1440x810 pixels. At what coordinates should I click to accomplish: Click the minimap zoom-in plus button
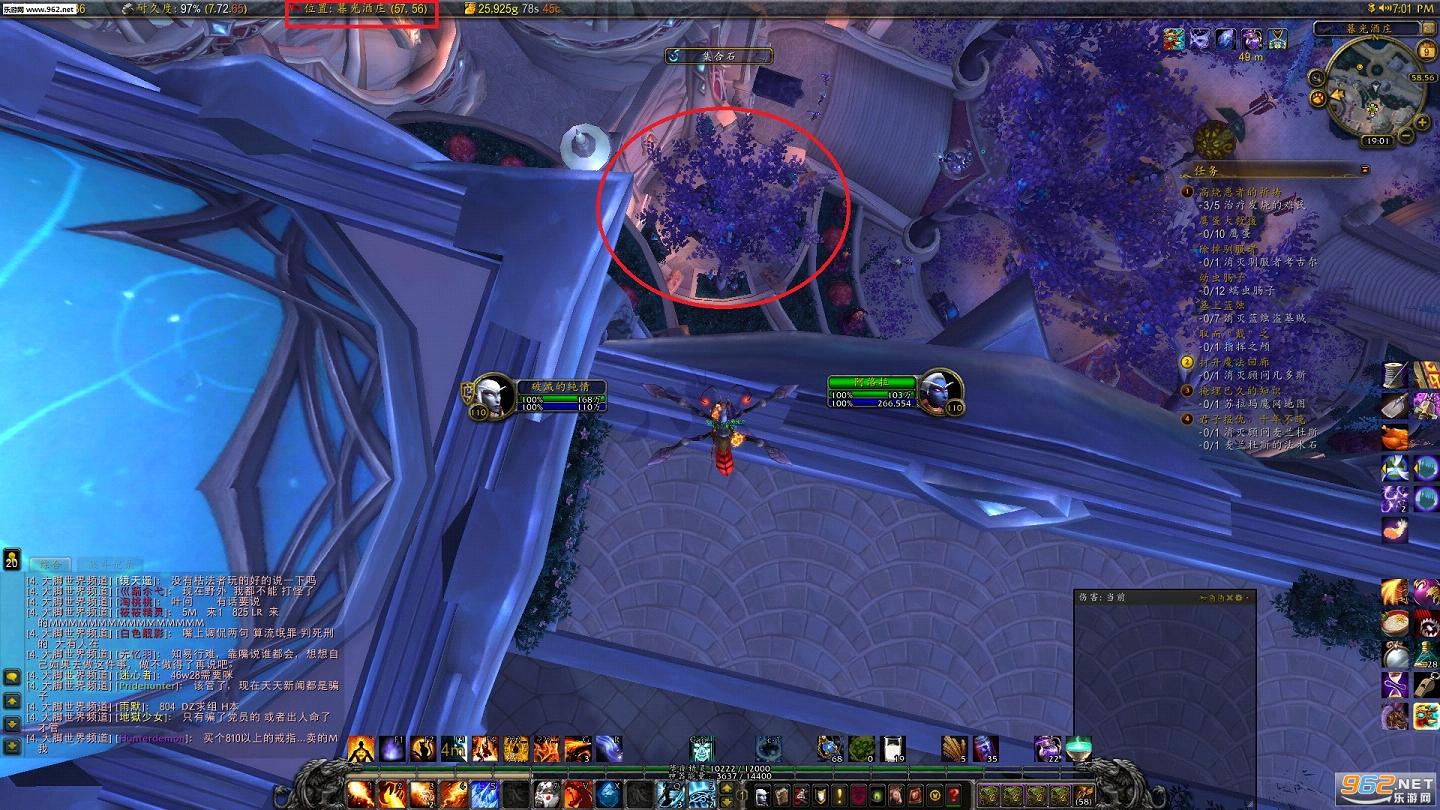(x=1423, y=122)
